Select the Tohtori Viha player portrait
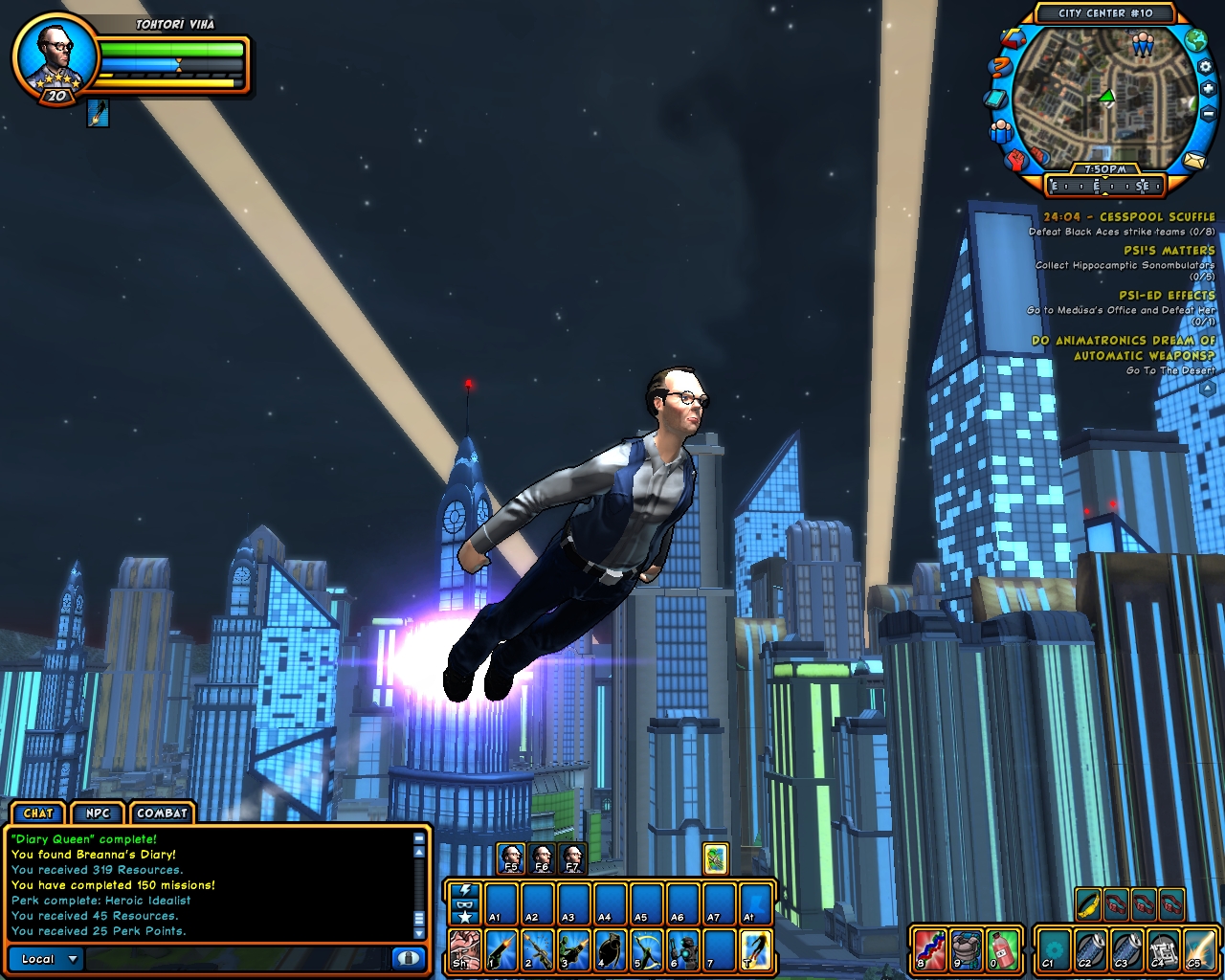Viewport: 1225px width, 980px height. pos(55,55)
